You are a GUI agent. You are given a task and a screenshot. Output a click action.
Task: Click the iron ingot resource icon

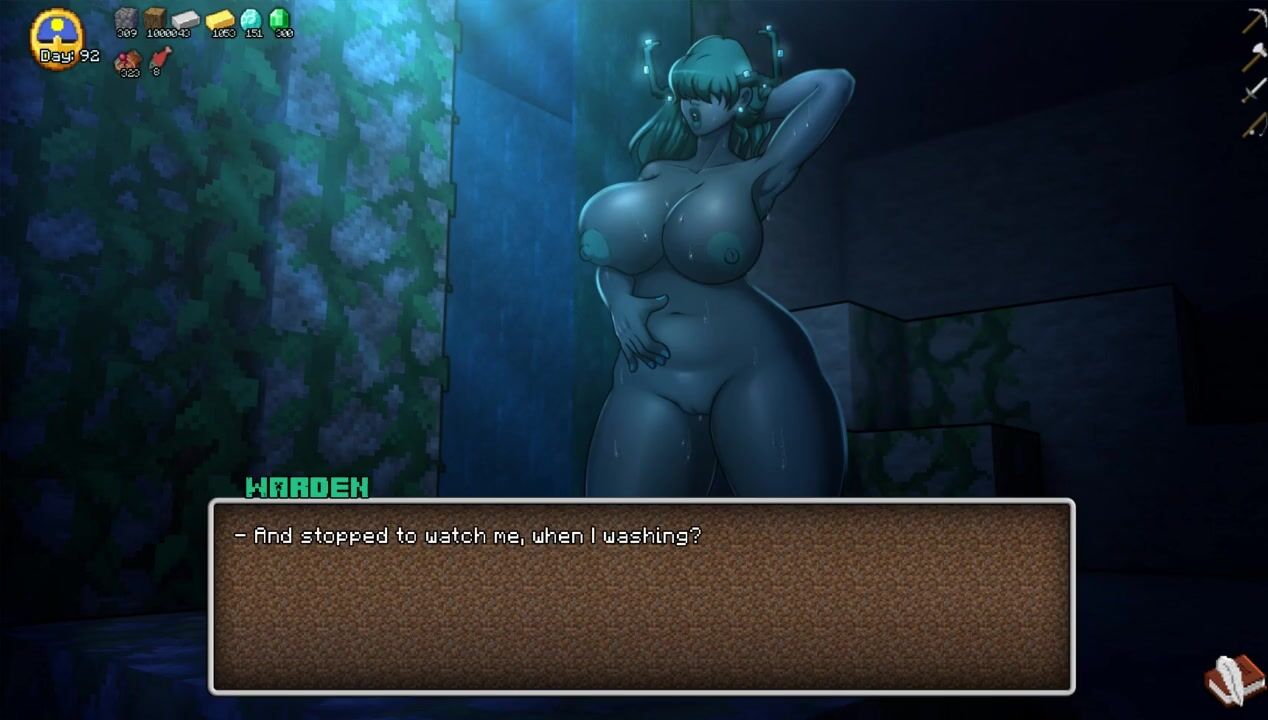(x=186, y=19)
